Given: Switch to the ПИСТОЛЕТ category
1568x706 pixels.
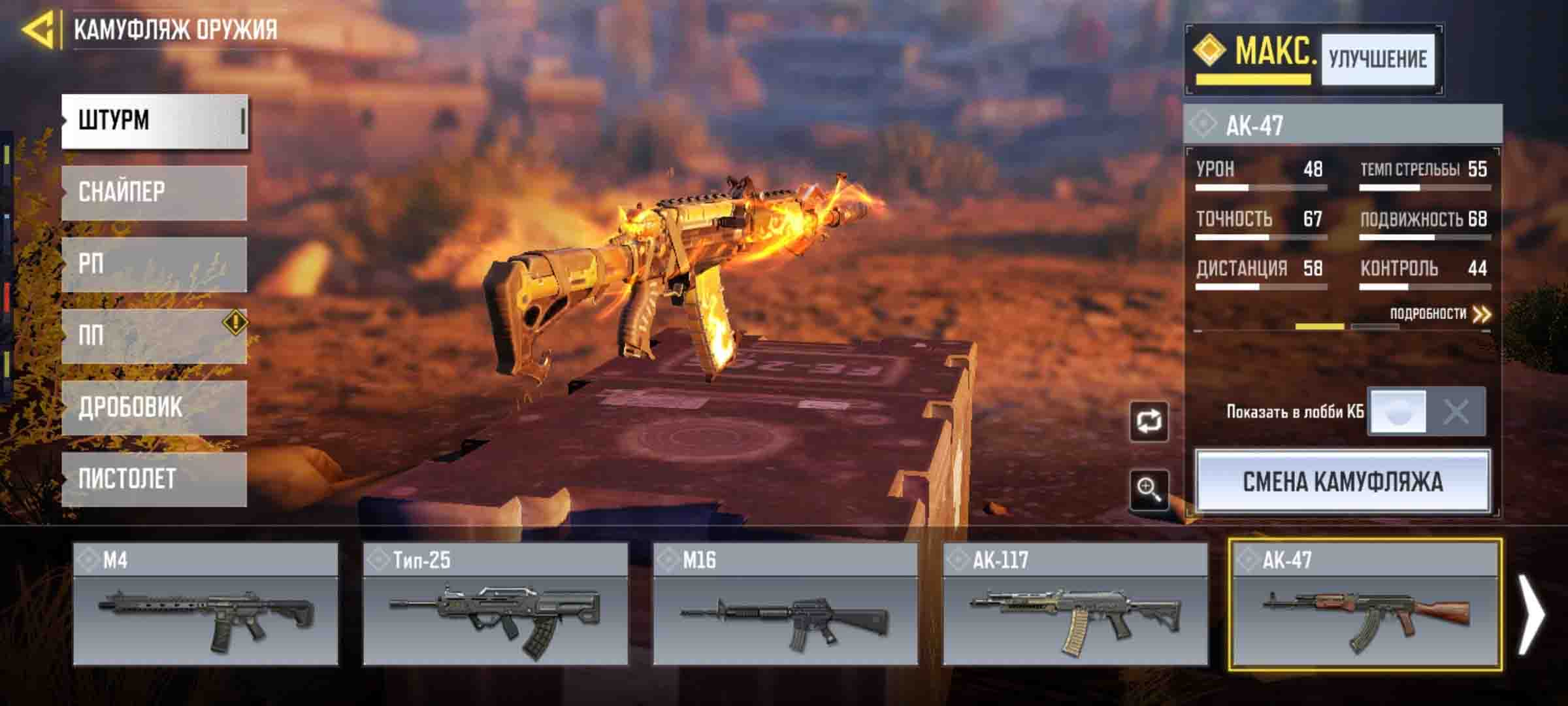Looking at the screenshot, I should 154,479.
